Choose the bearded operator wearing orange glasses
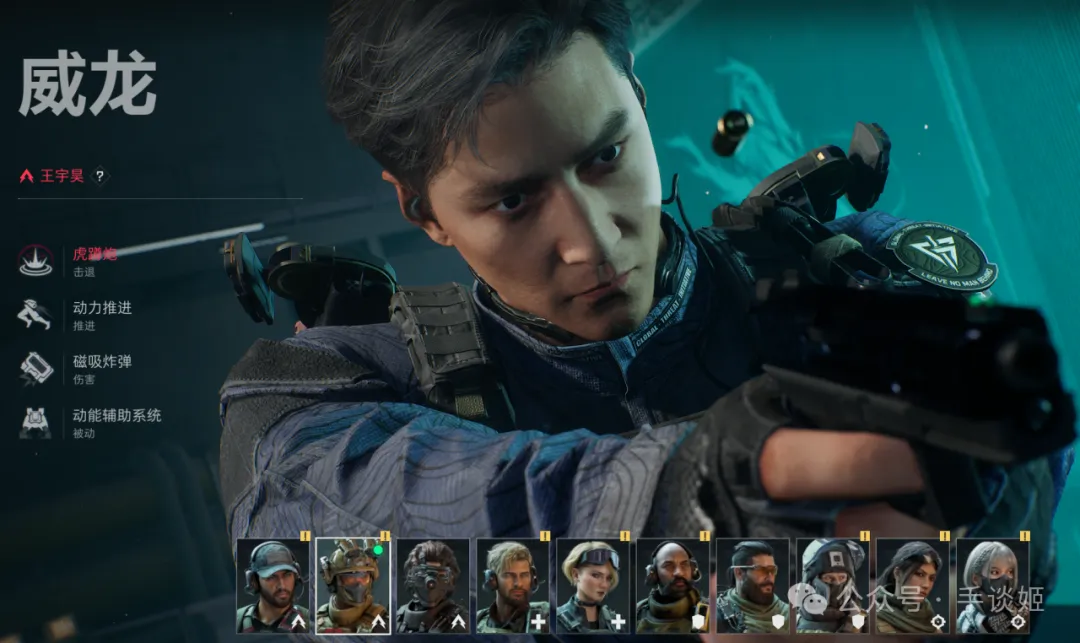This screenshot has height=643, width=1080. pos(752,585)
